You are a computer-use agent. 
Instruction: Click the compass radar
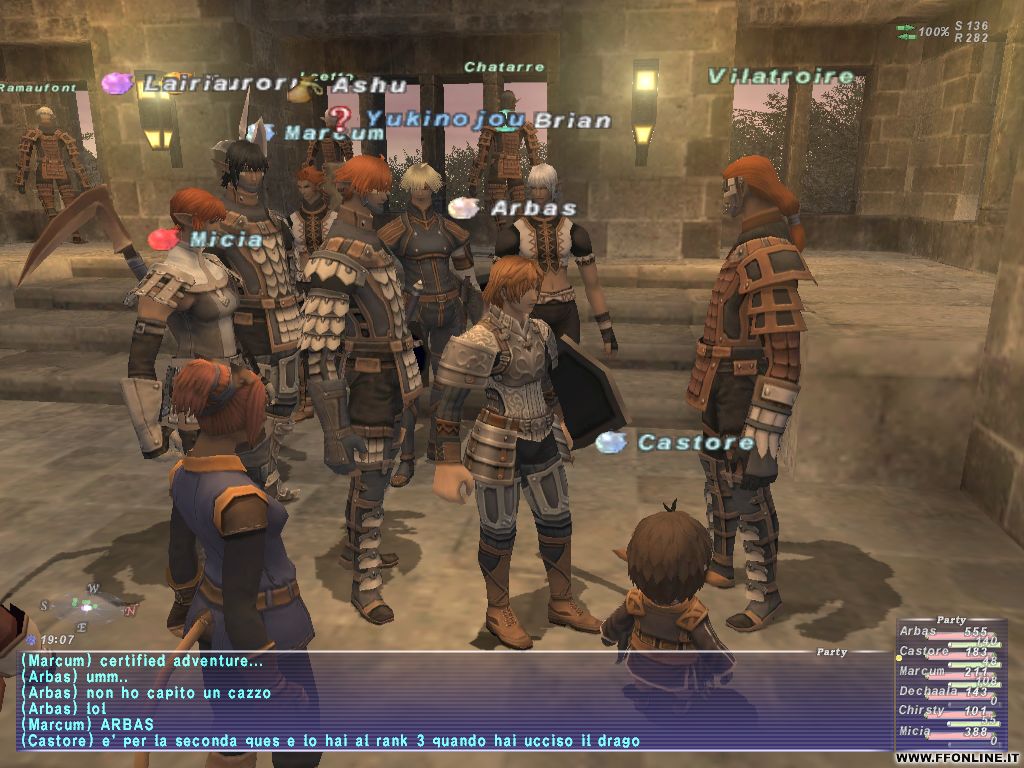(x=88, y=606)
